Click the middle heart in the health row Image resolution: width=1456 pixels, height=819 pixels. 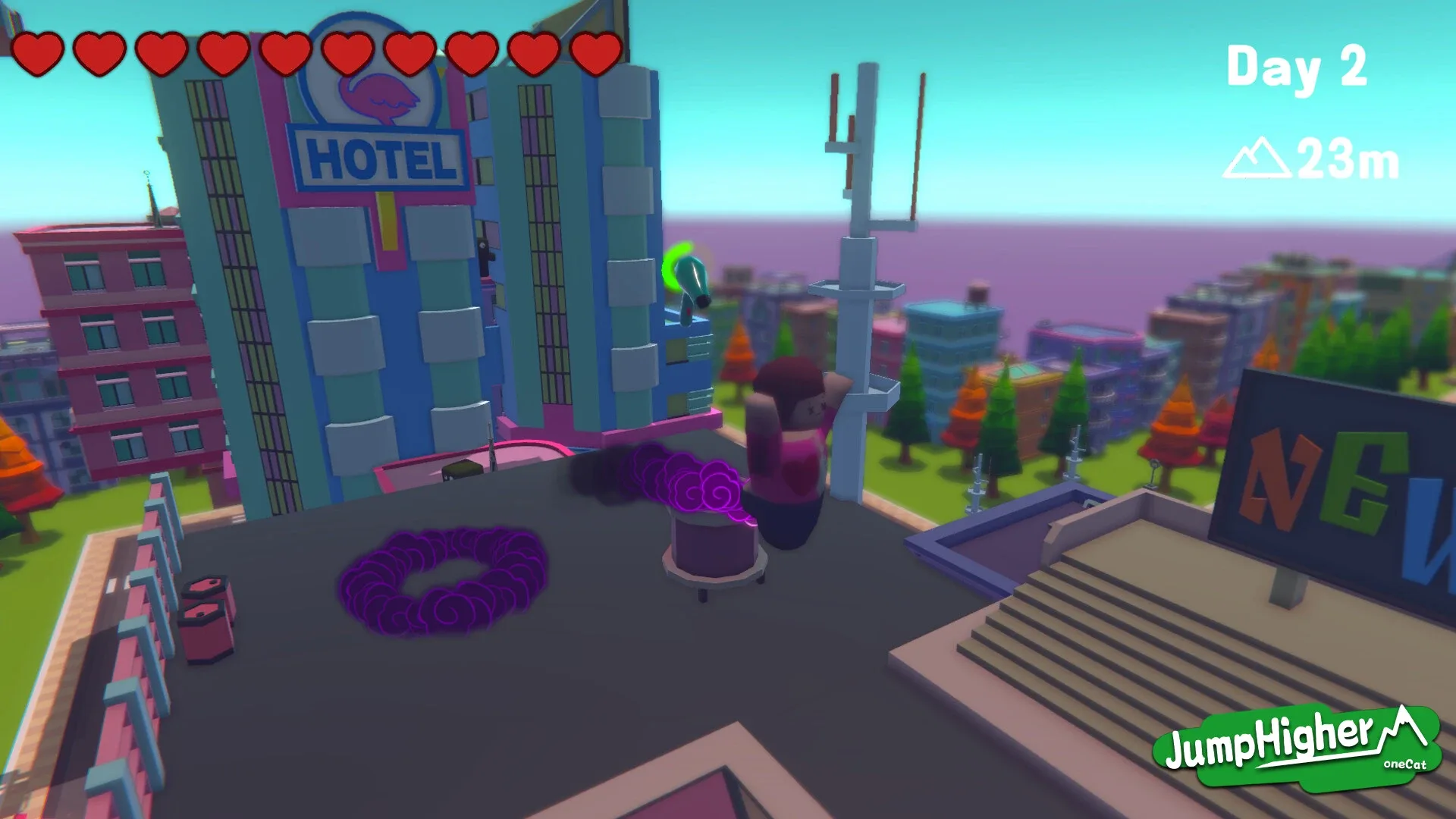tap(287, 52)
